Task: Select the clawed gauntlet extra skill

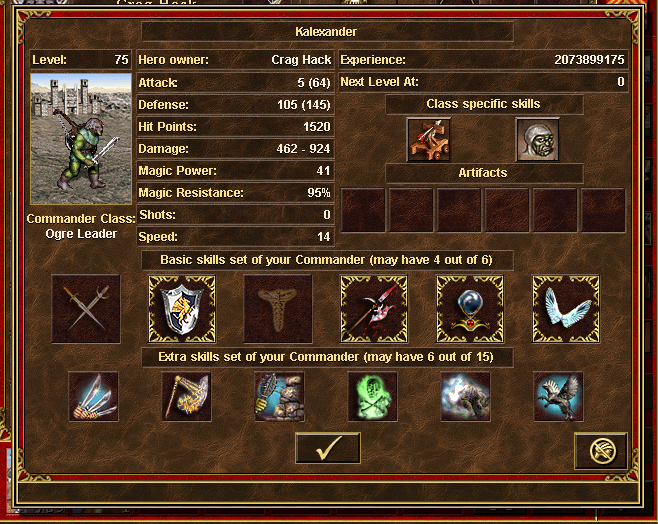Action: click(93, 396)
